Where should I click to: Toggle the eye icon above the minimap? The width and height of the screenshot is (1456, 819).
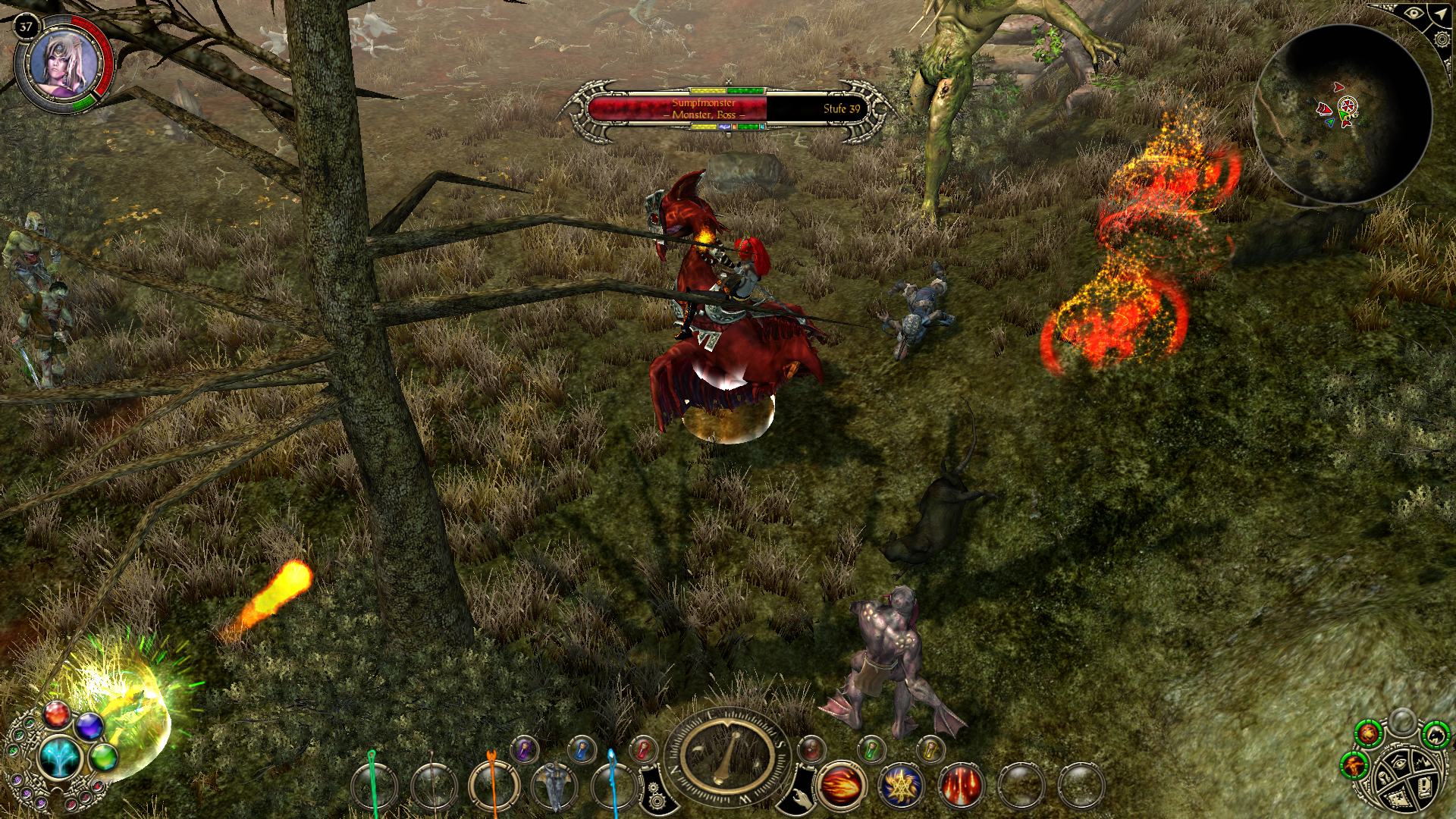tap(1413, 14)
